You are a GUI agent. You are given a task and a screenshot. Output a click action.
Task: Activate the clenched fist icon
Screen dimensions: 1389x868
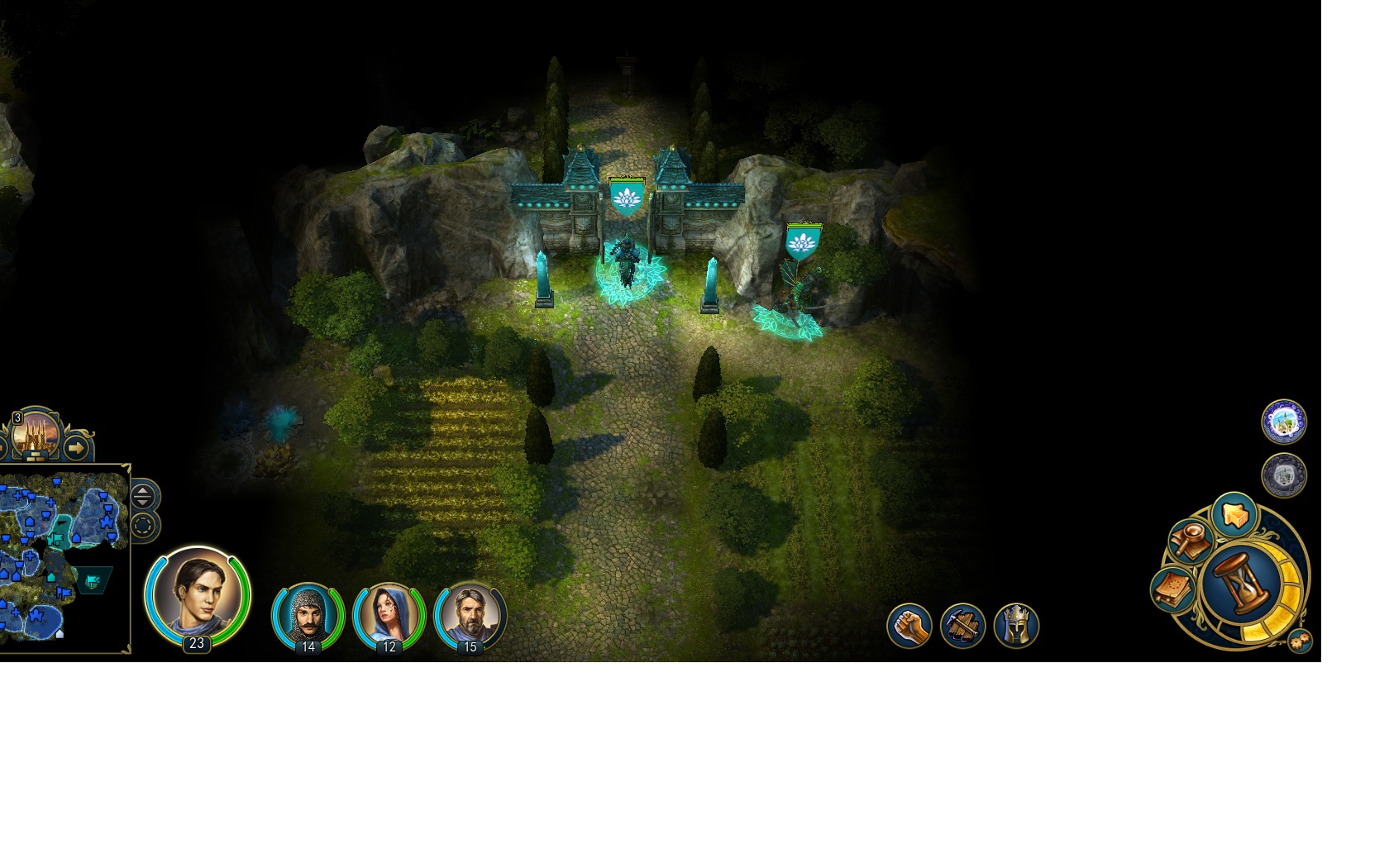coord(909,626)
